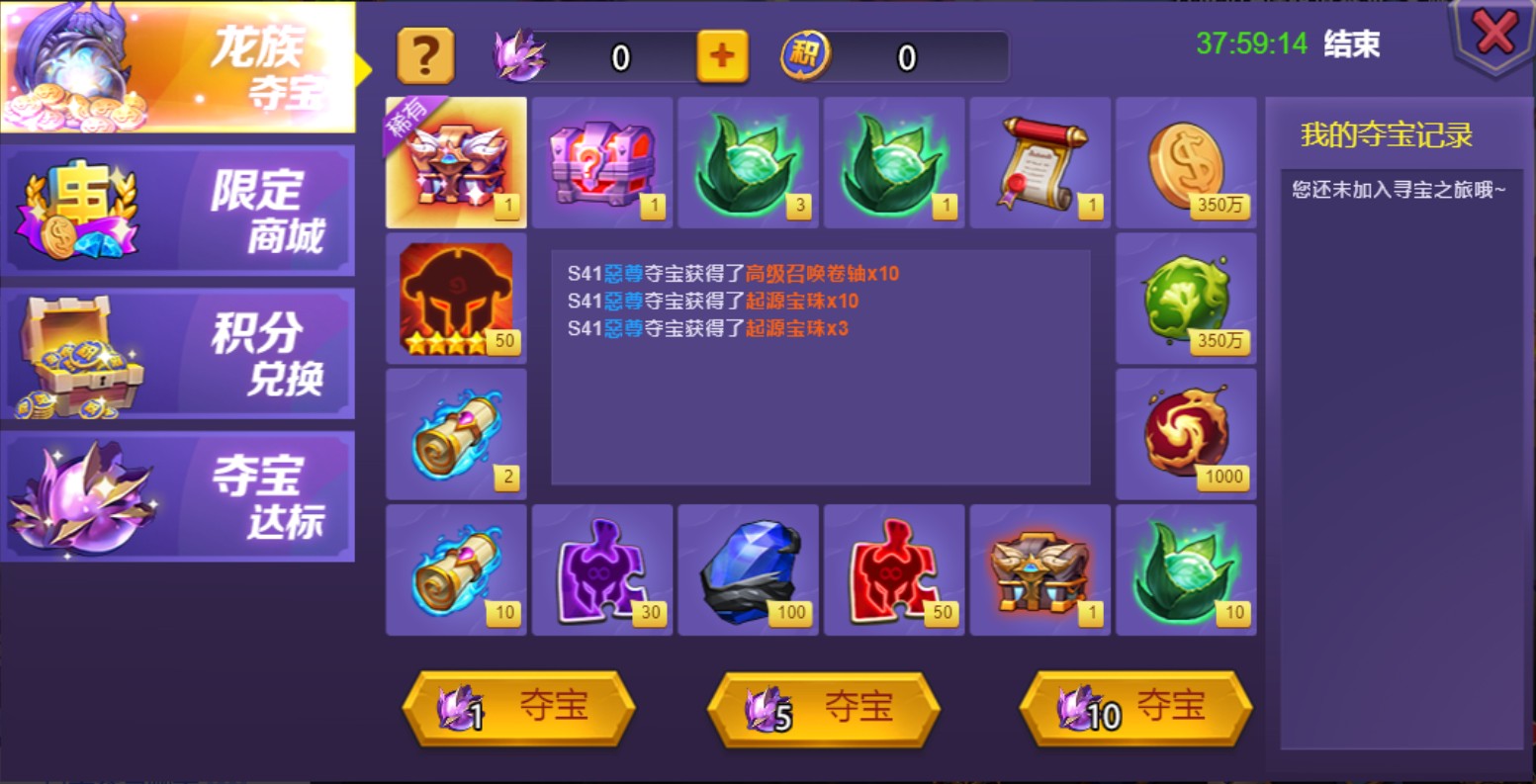View the blue crystal x100 reward
The width and height of the screenshot is (1536, 784).
coord(749,569)
